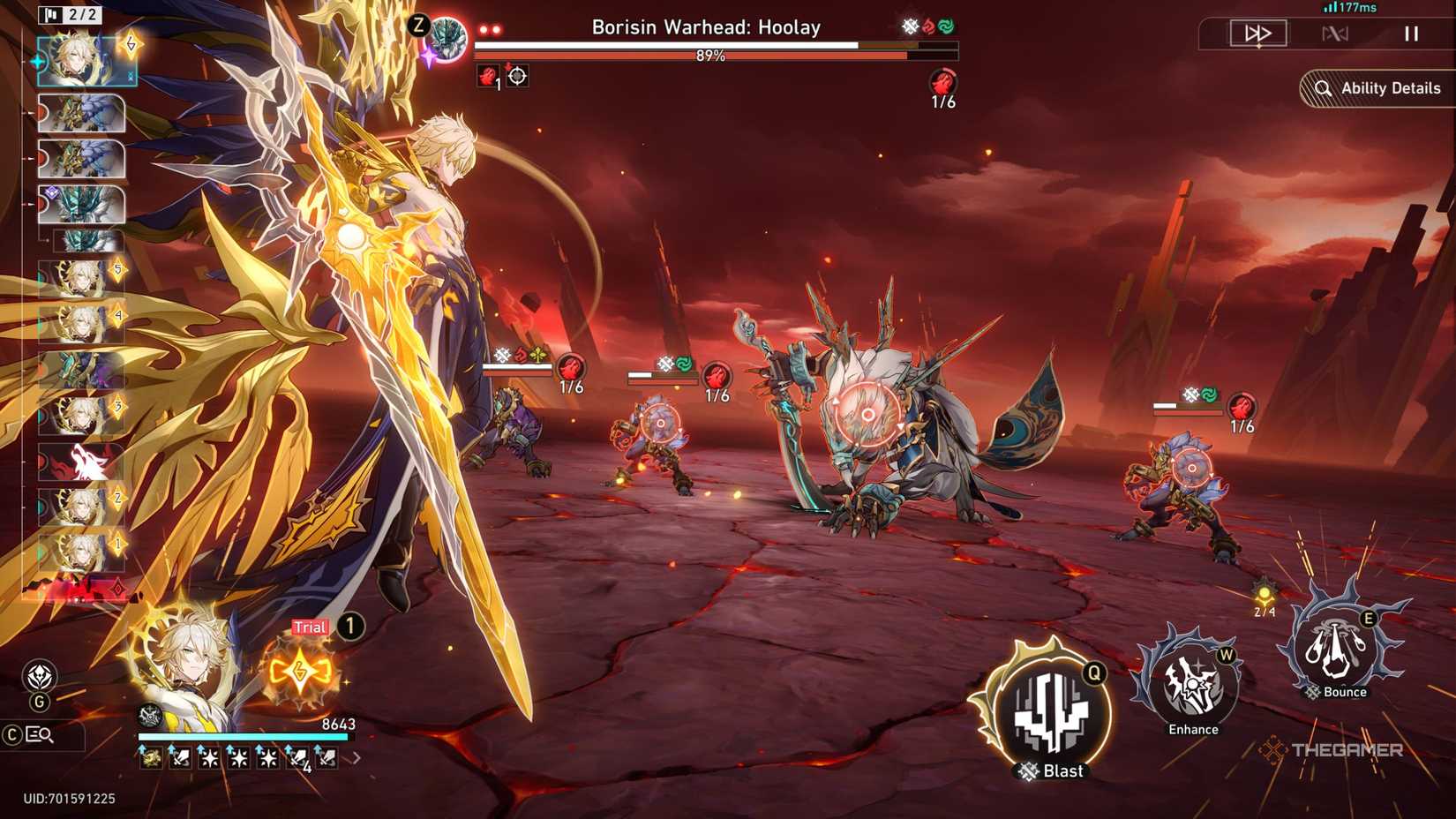Image resolution: width=1456 pixels, height=819 pixels.
Task: Toggle double-speed battle mode
Action: point(1257,33)
